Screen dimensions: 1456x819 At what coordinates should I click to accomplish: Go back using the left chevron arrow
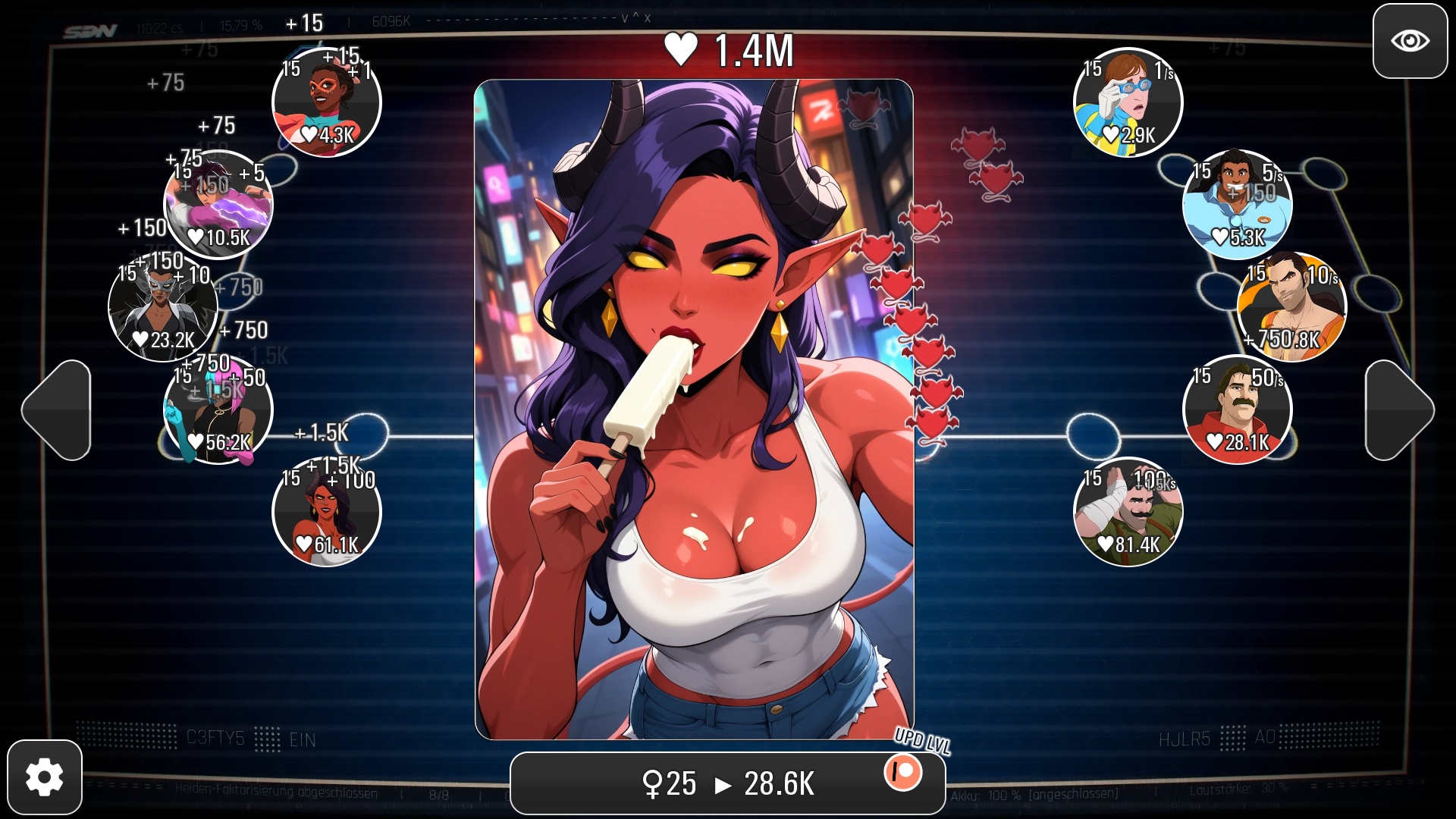pos(62,409)
